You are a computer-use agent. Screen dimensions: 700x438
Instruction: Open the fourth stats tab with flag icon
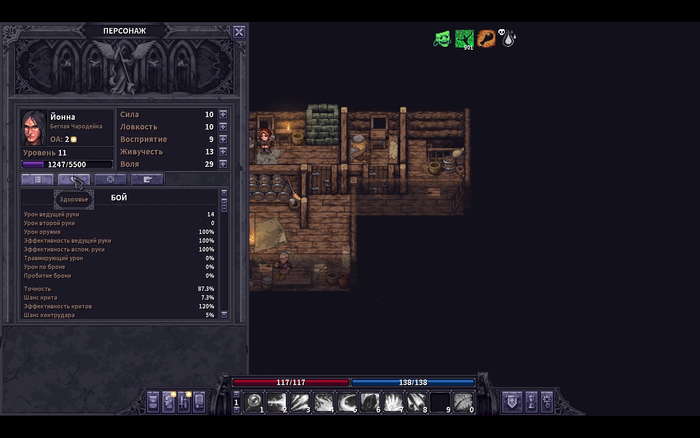[147, 179]
